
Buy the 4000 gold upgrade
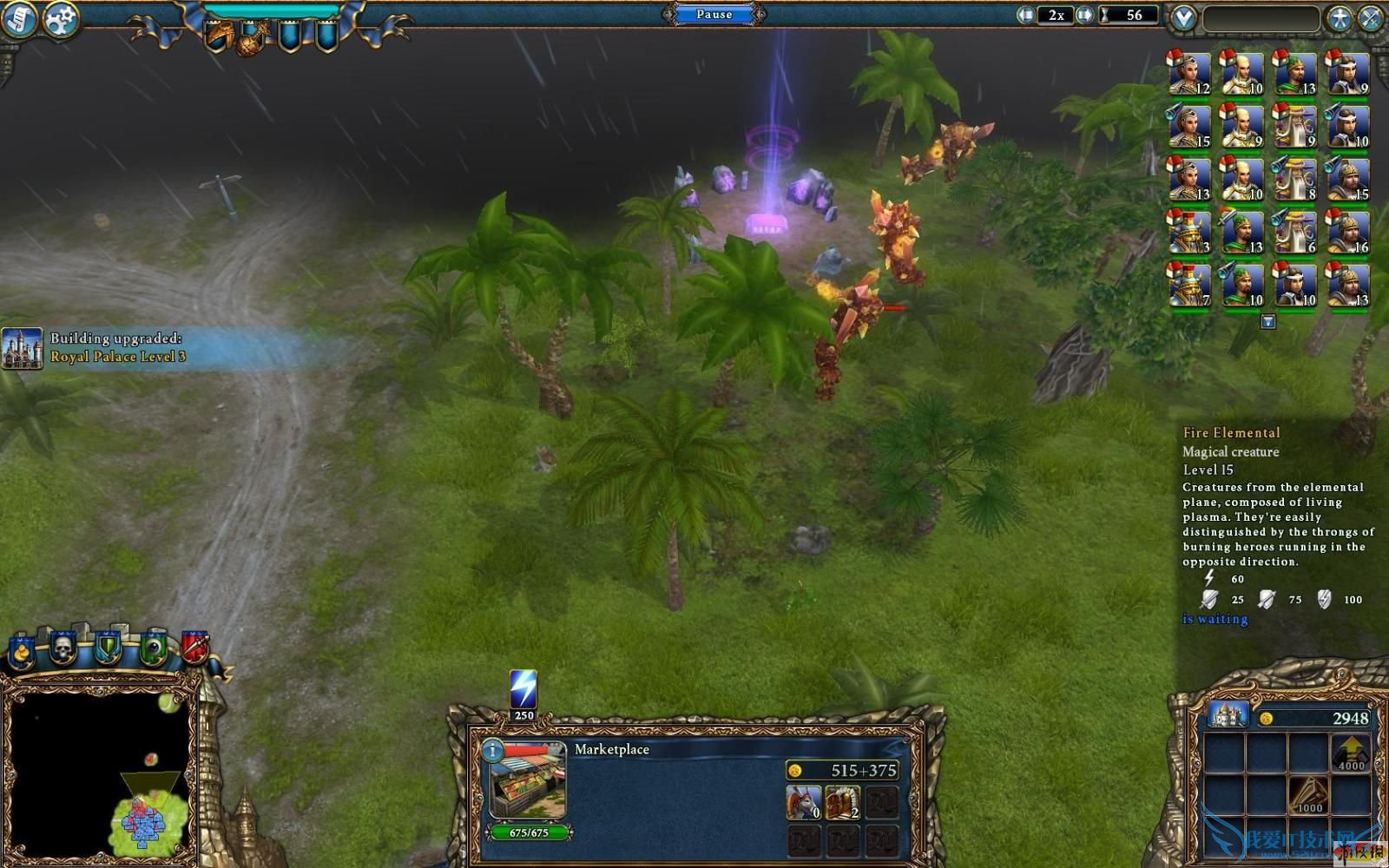pos(1351,752)
